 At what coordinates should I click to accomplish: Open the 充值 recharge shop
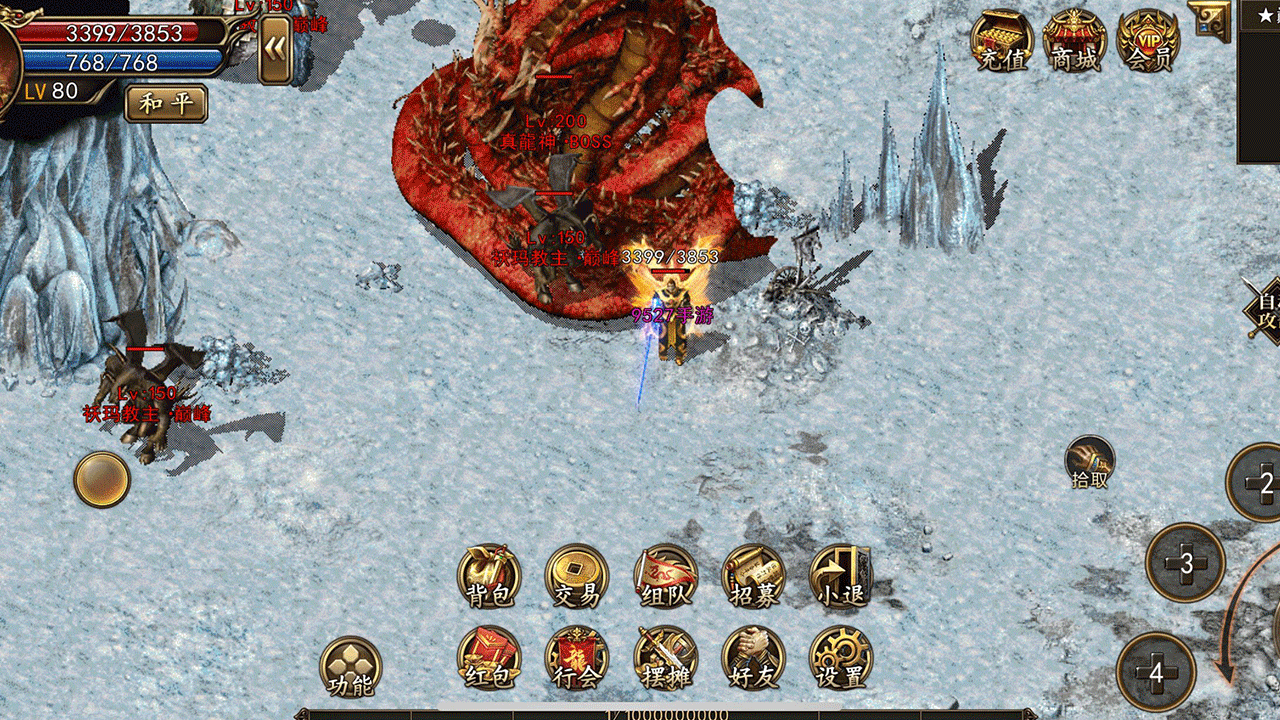click(x=1002, y=42)
